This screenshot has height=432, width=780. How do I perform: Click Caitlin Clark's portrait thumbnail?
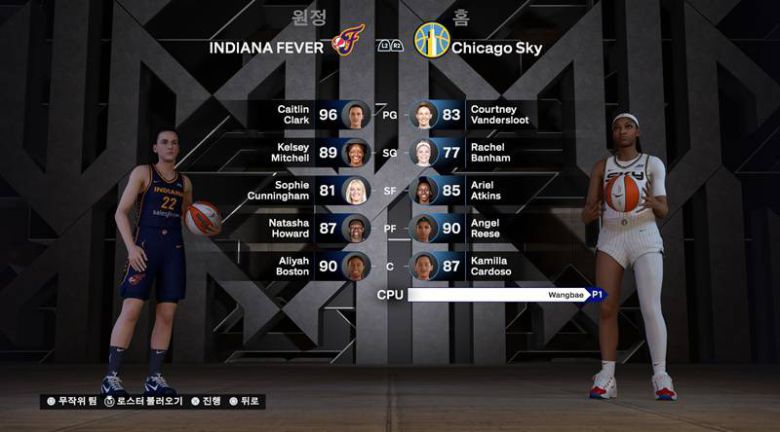click(x=356, y=115)
